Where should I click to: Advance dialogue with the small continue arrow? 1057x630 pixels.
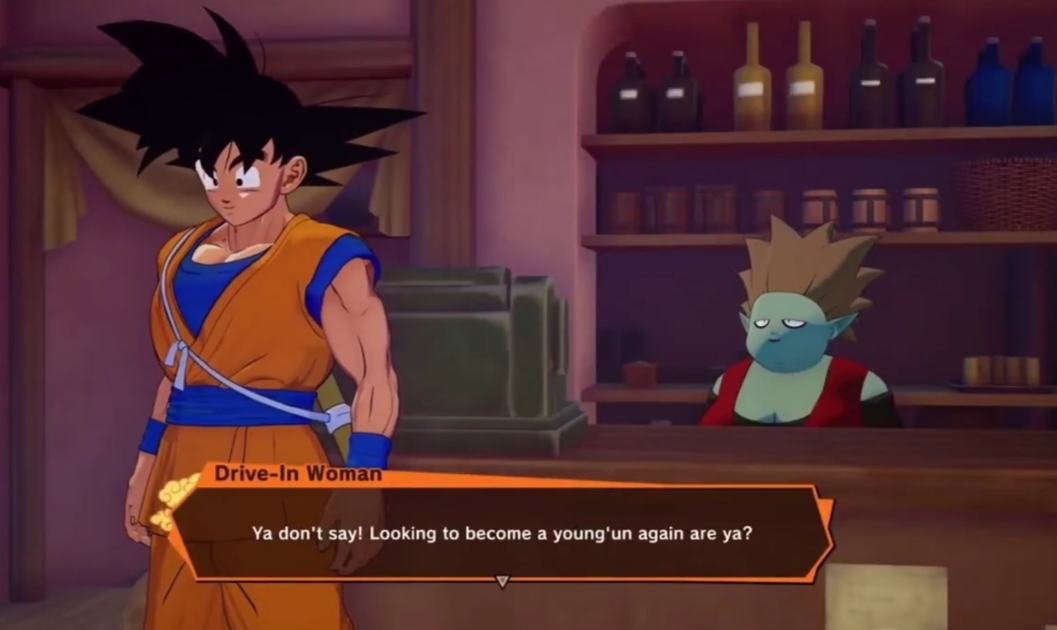(503, 581)
